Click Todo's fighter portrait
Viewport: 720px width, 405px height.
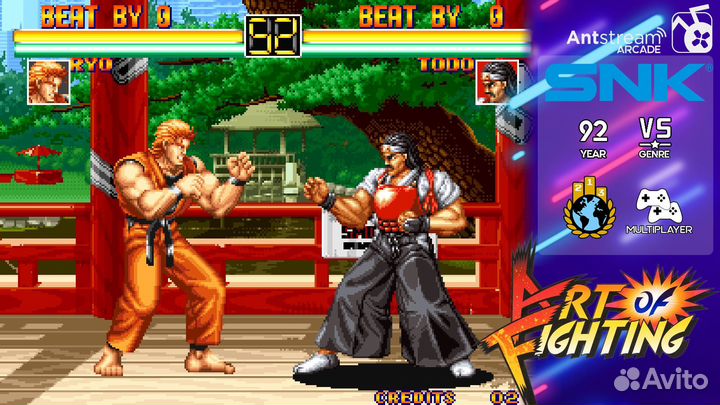point(497,82)
